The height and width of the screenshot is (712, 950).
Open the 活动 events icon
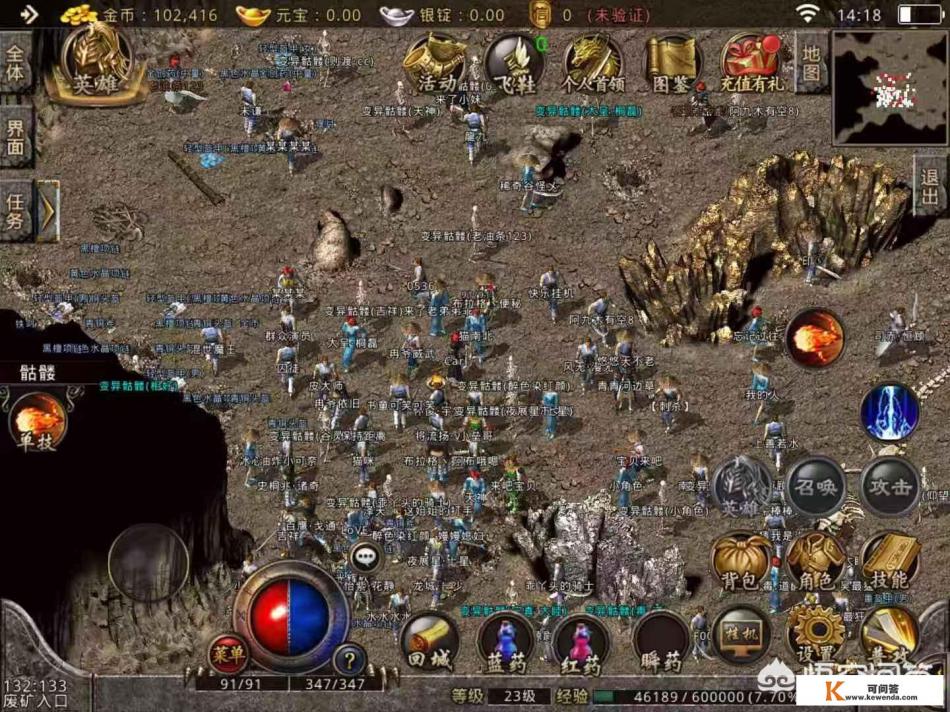coord(434,63)
